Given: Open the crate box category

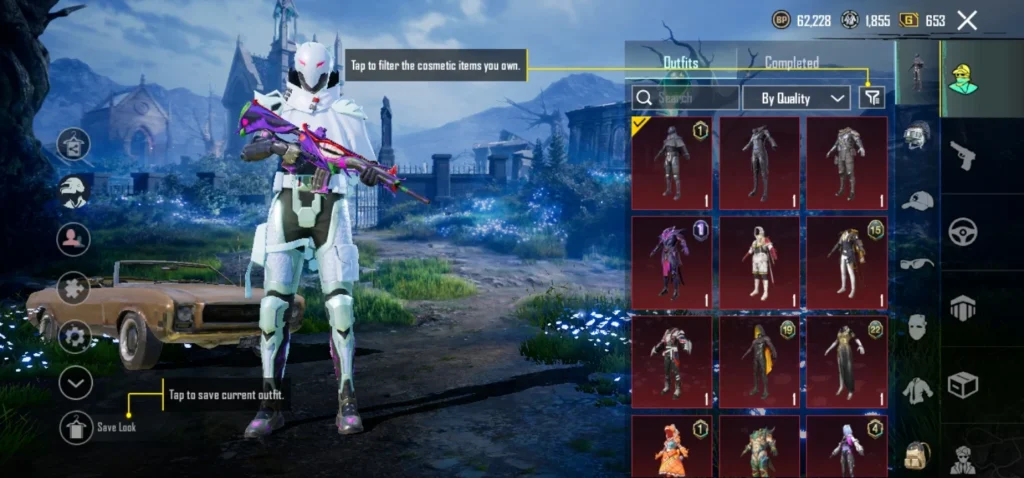Looking at the screenshot, I should 964,385.
